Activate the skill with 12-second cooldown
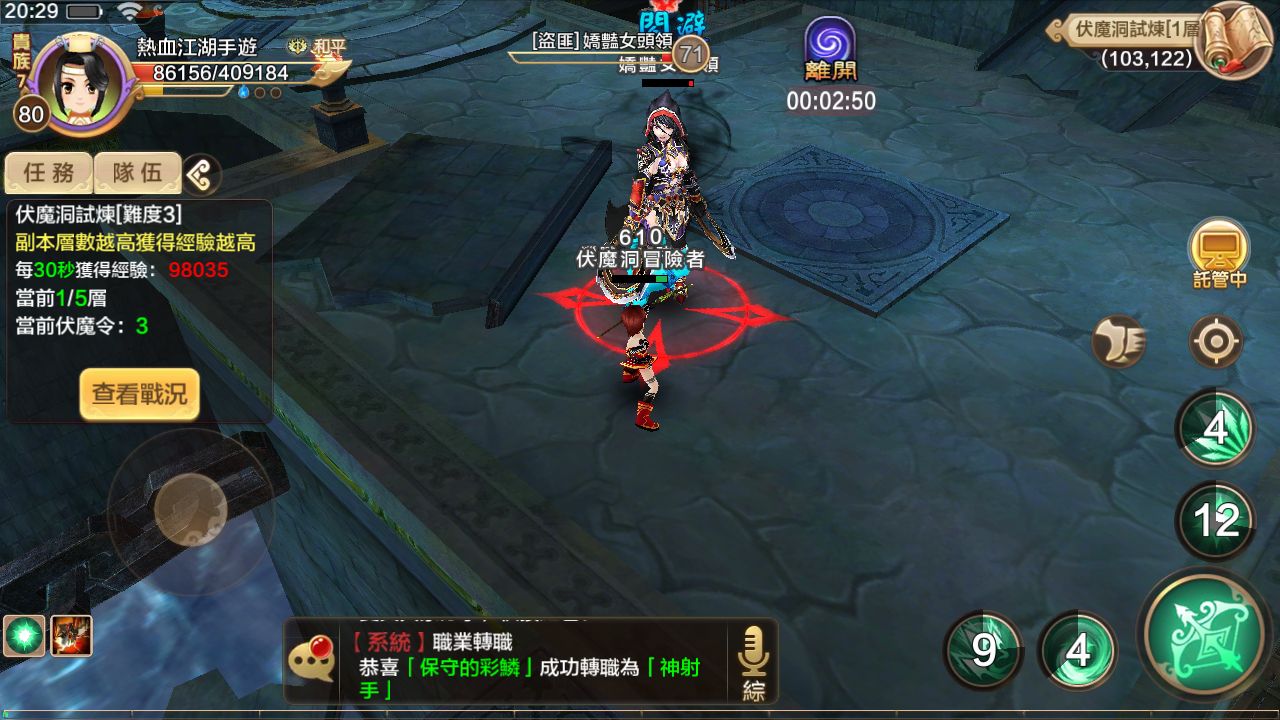Viewport: 1280px width, 720px height. 1215,518
